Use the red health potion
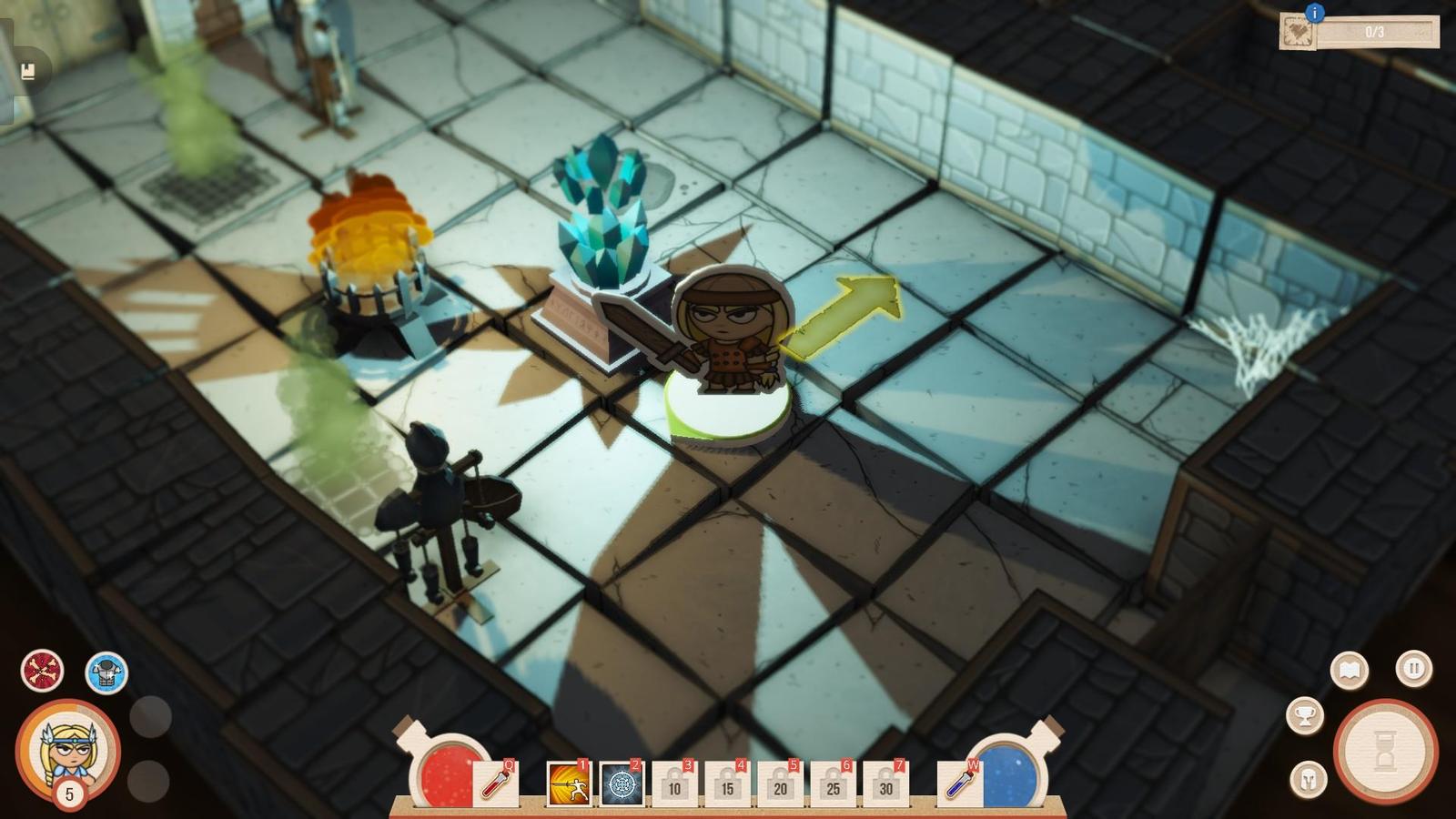Viewport: 1456px width, 819px height. tap(496, 783)
